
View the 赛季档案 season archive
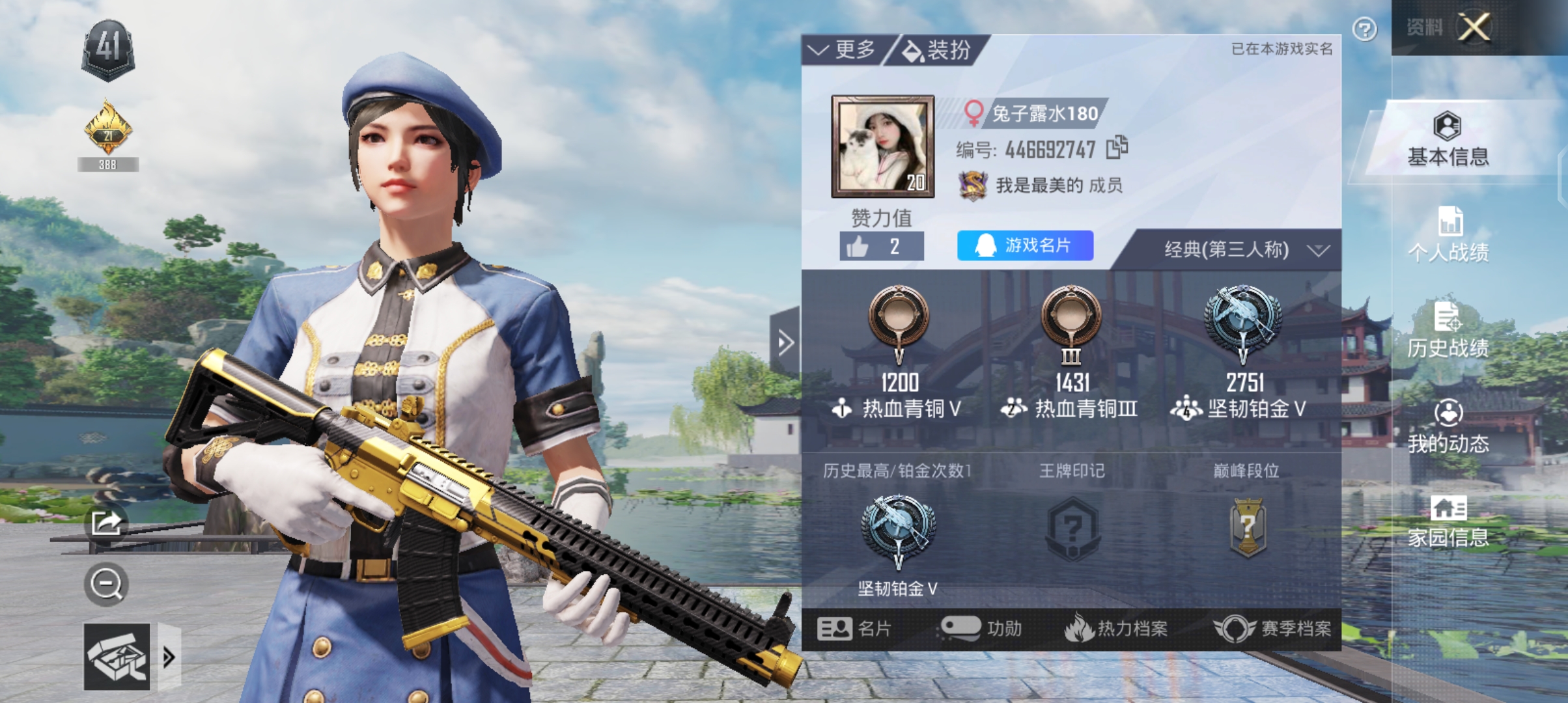1272,629
